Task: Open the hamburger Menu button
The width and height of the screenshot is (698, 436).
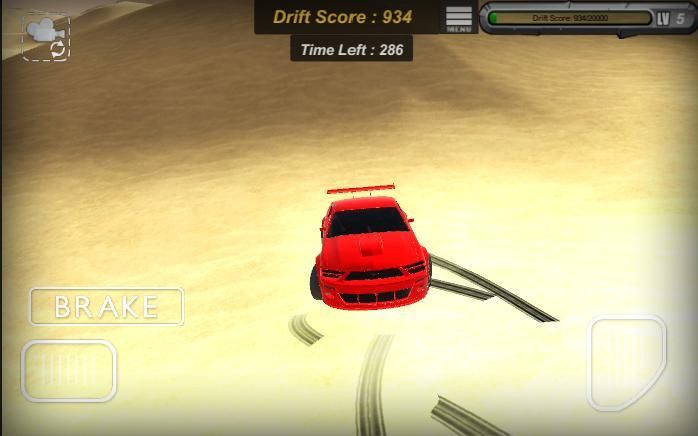Action: point(459,18)
